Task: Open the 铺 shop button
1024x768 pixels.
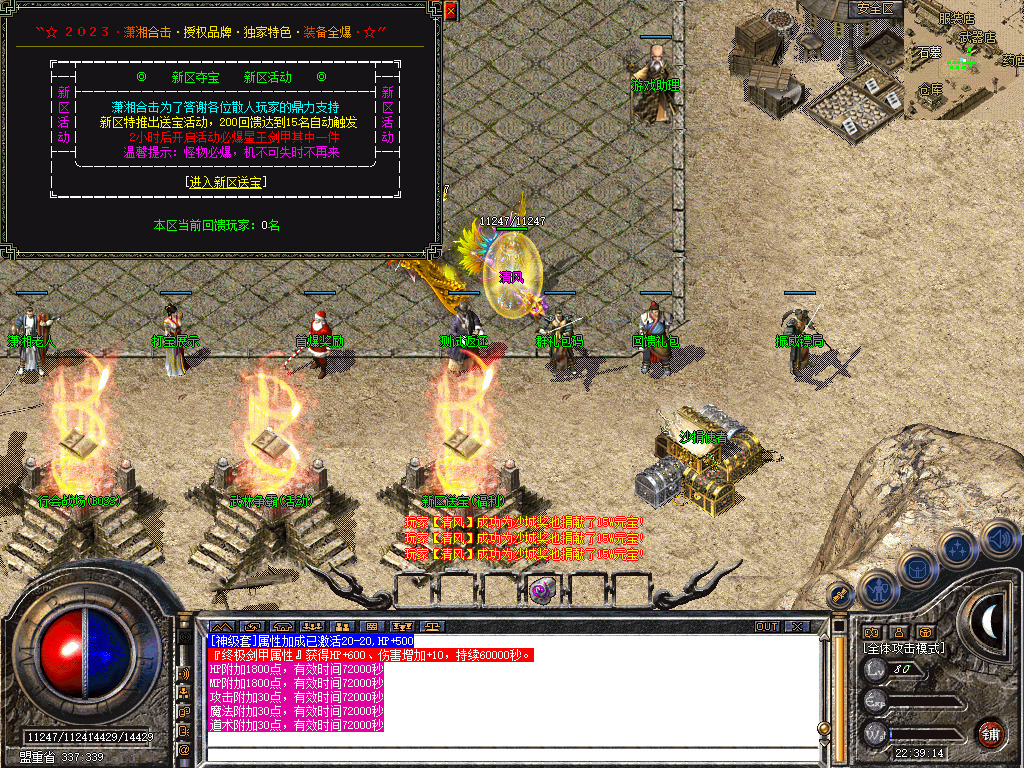Action: tap(990, 732)
